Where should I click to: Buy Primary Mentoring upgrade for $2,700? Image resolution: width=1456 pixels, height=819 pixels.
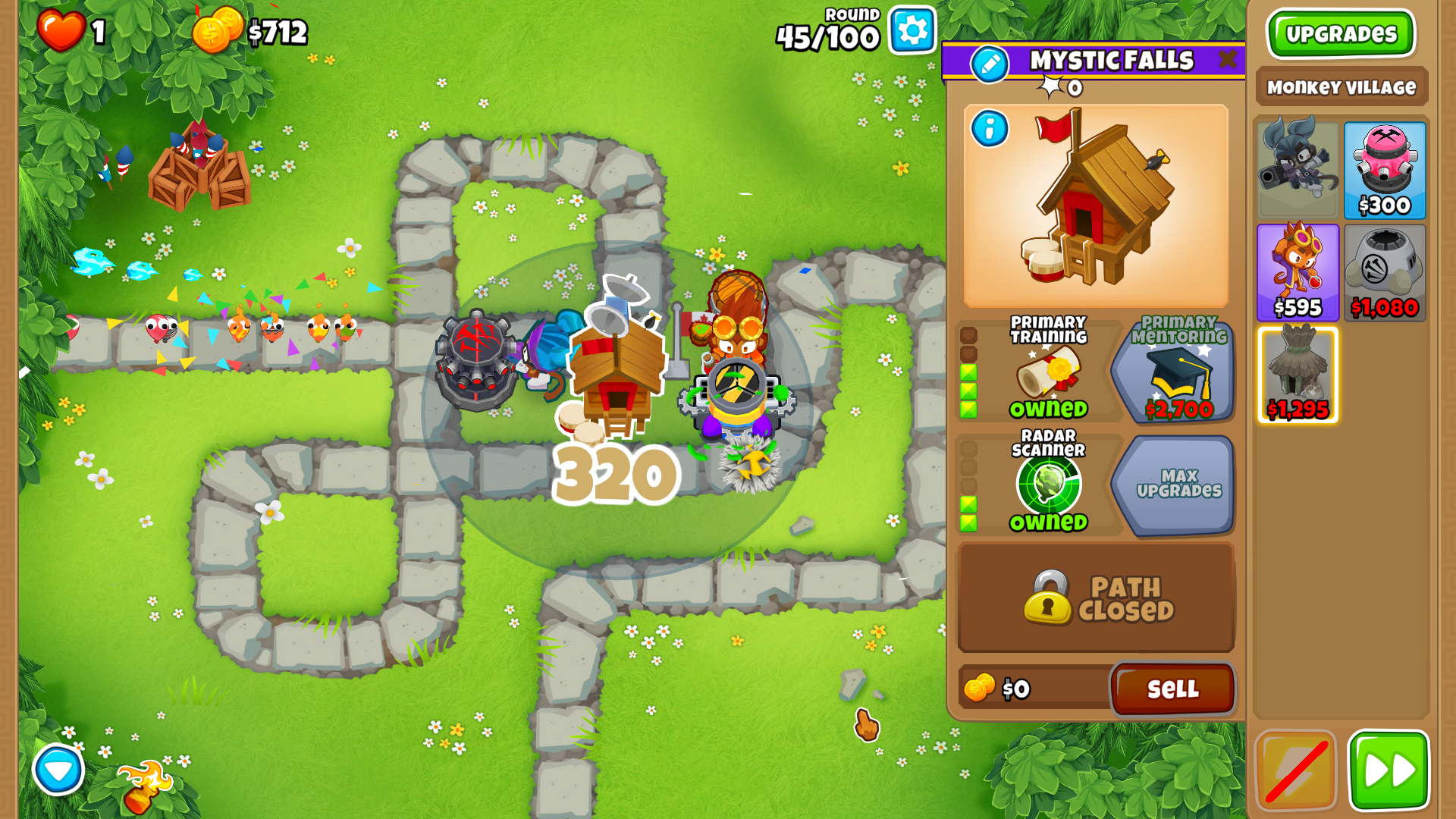tap(1172, 369)
